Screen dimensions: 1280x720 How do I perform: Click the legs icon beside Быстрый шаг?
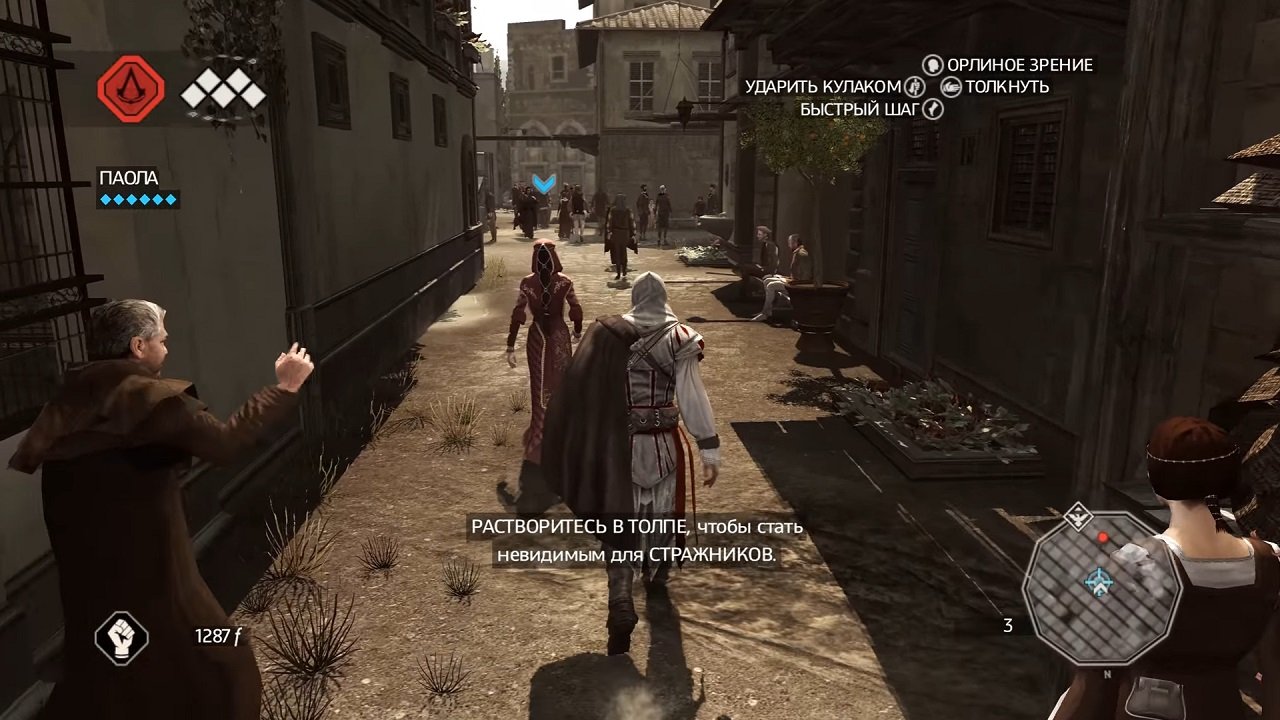[932, 108]
